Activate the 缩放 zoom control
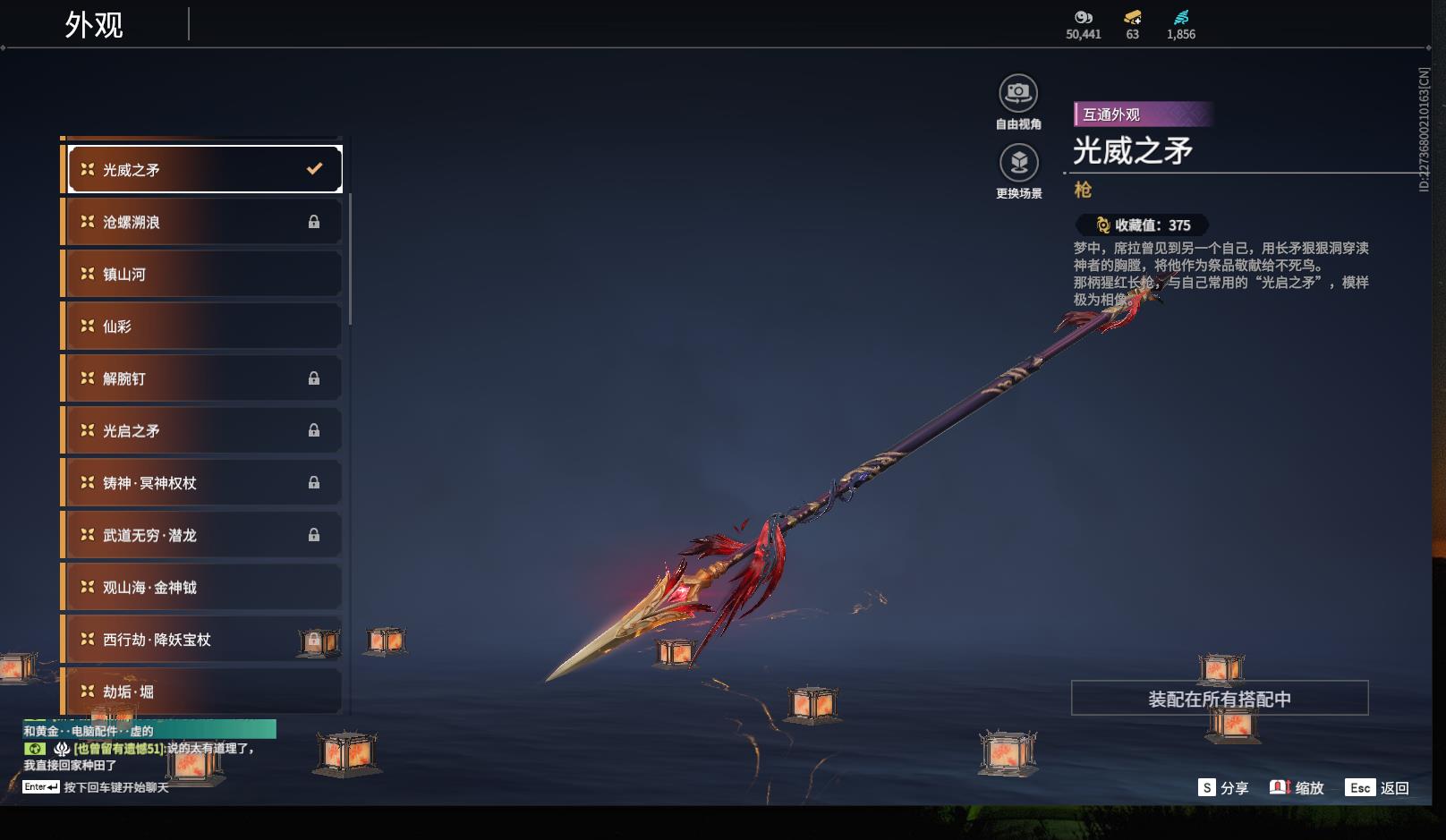The image size is (1446, 840). [x=1297, y=788]
